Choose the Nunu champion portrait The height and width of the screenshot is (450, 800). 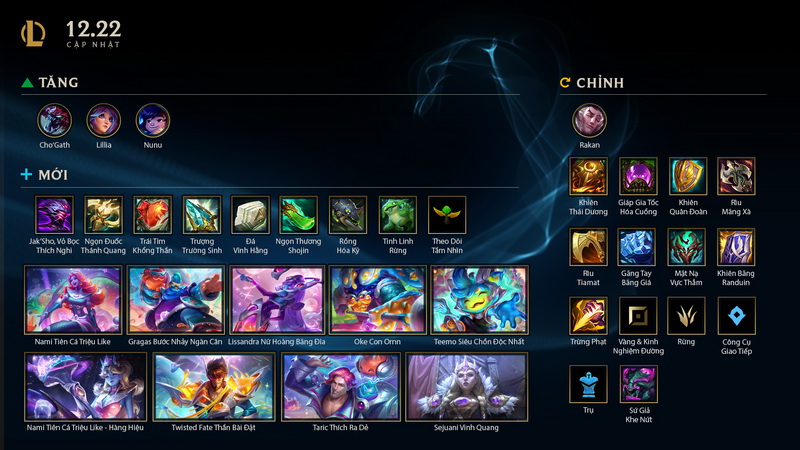click(x=153, y=121)
